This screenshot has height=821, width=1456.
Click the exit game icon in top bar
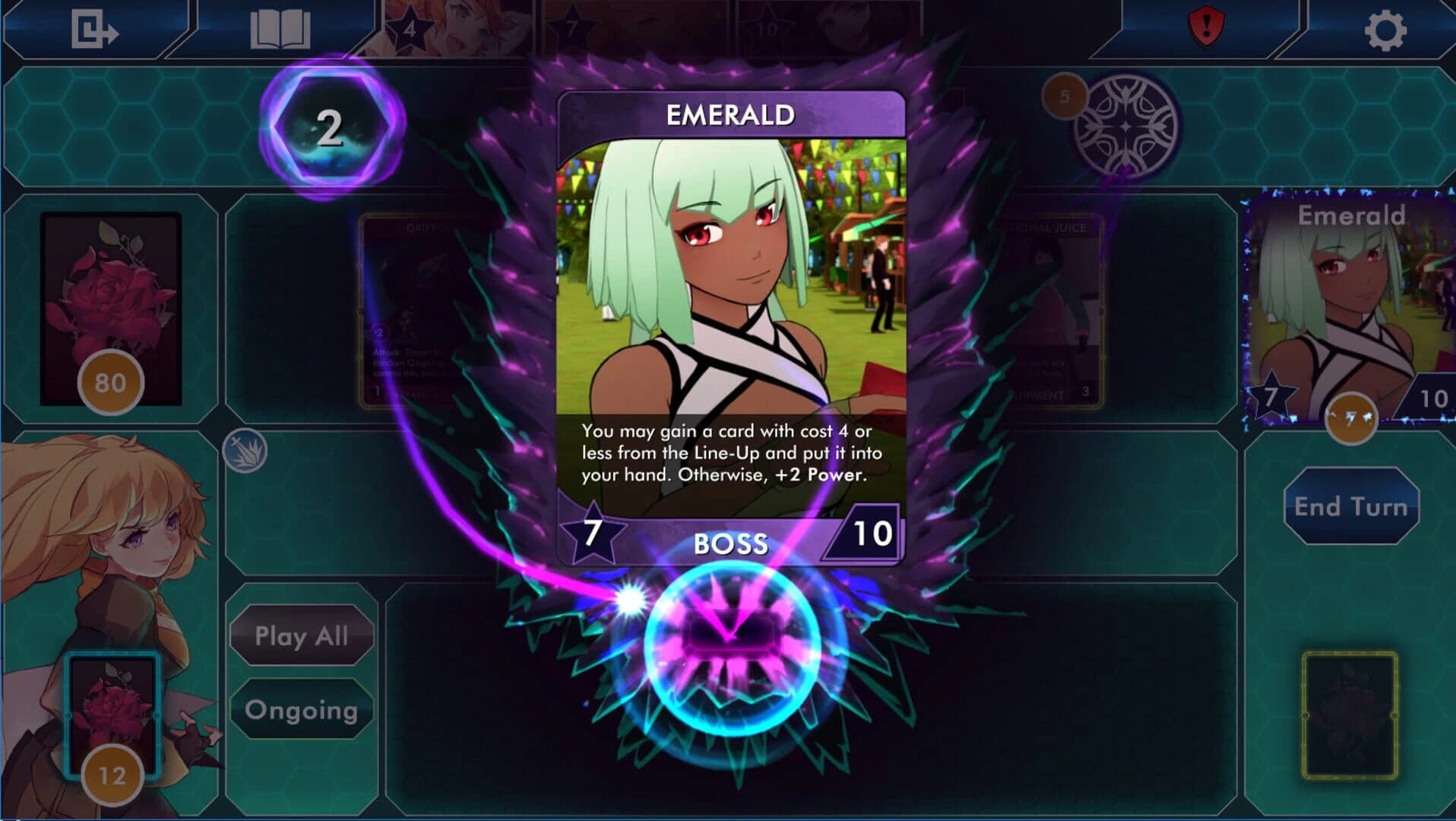[x=97, y=28]
